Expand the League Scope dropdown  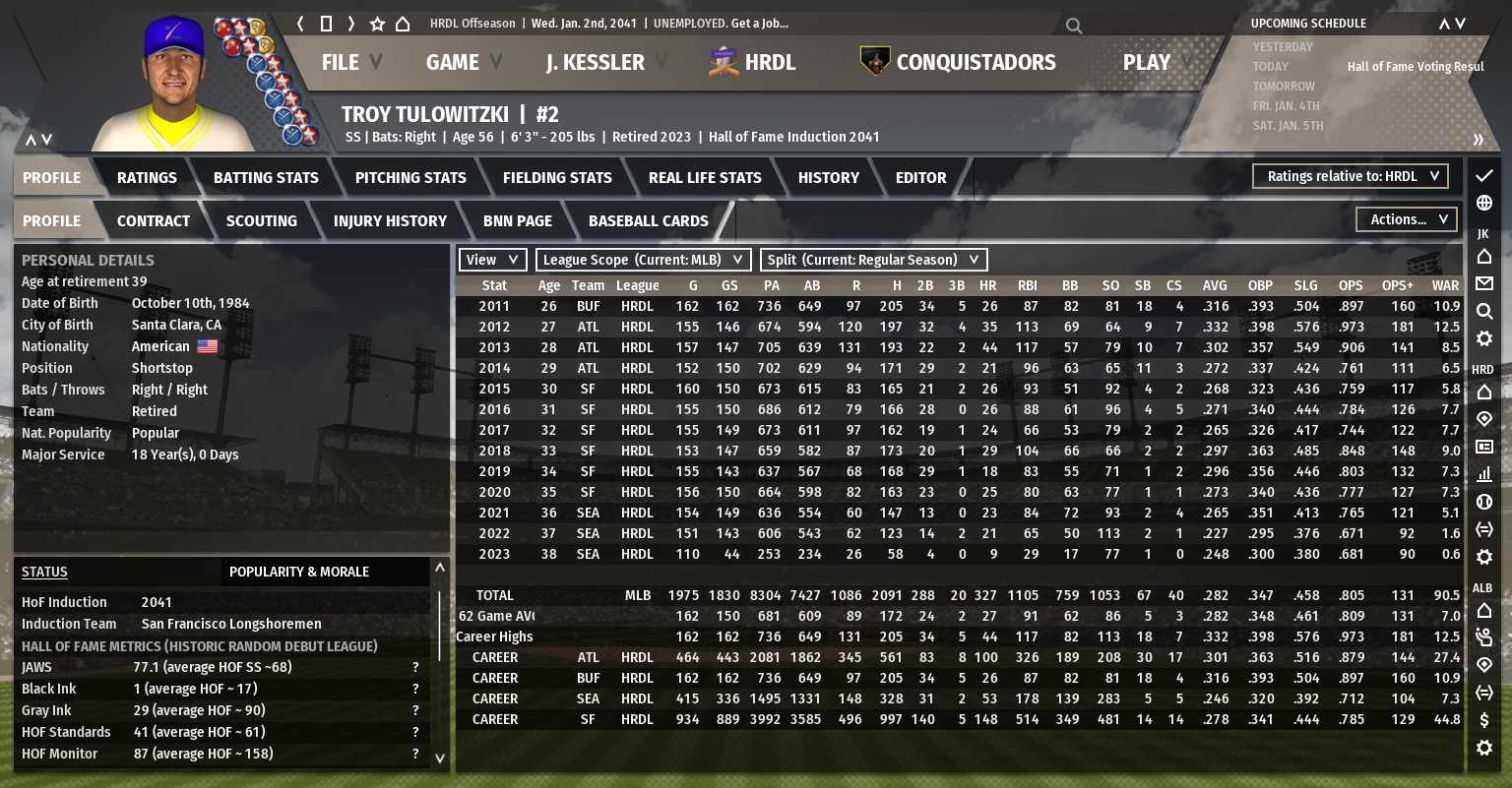pos(643,260)
